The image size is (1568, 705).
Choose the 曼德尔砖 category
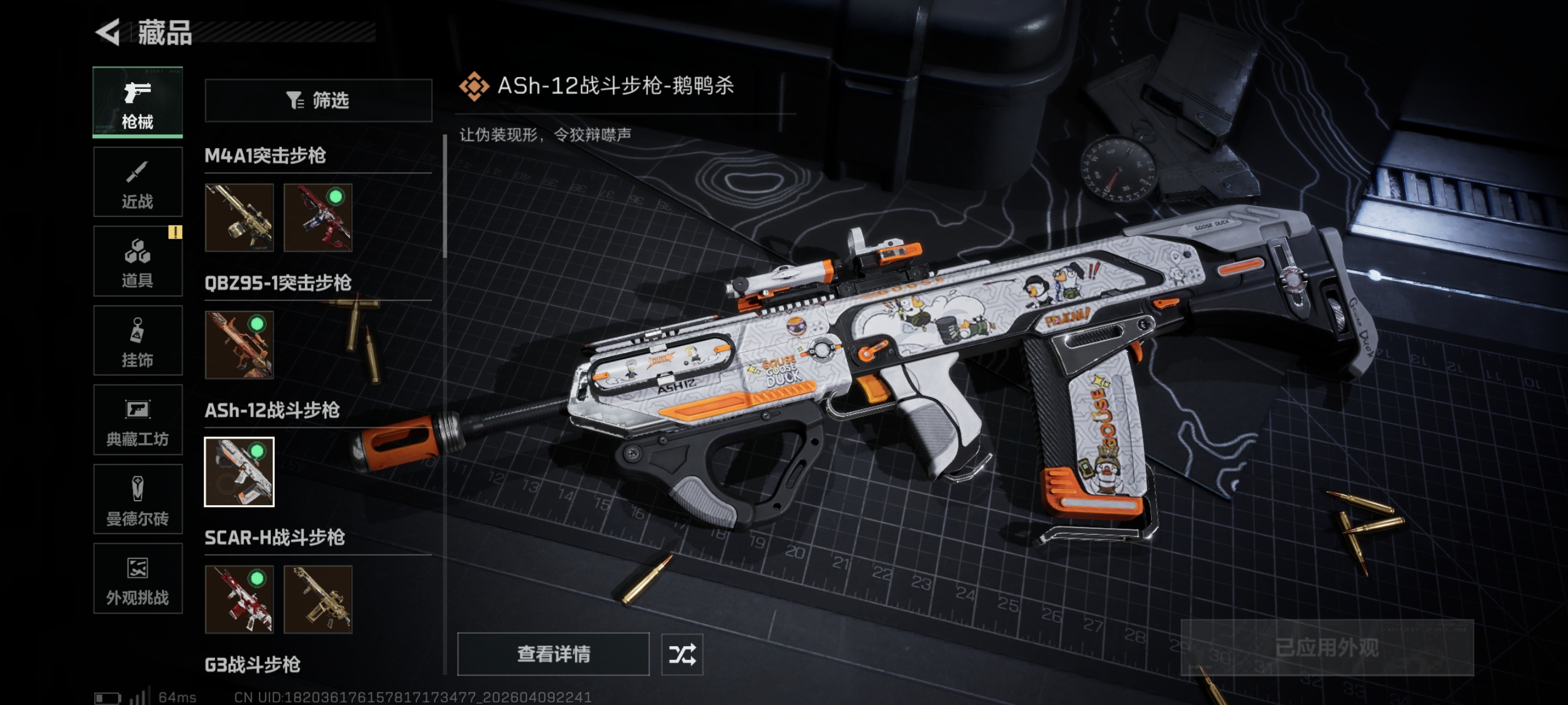point(137,499)
